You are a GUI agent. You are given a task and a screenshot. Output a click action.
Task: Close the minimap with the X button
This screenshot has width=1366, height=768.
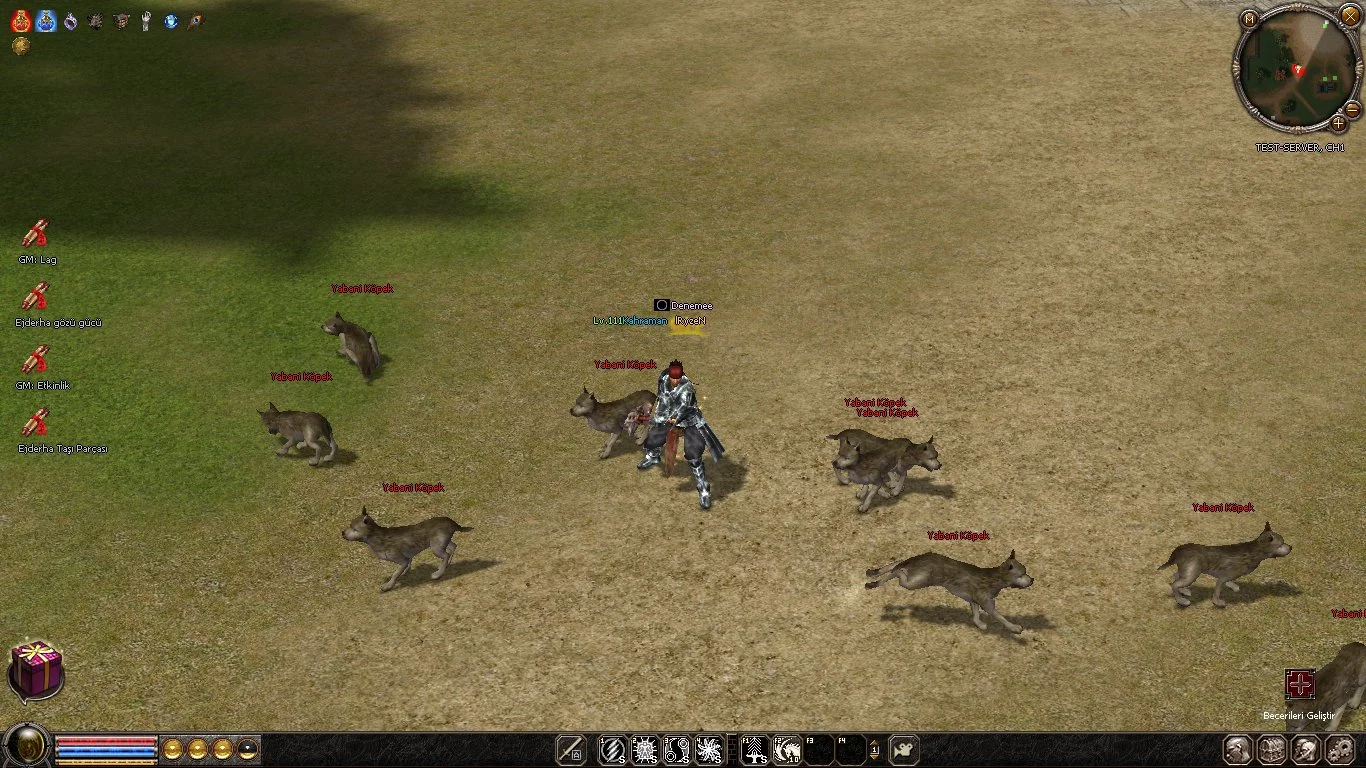1349,16
